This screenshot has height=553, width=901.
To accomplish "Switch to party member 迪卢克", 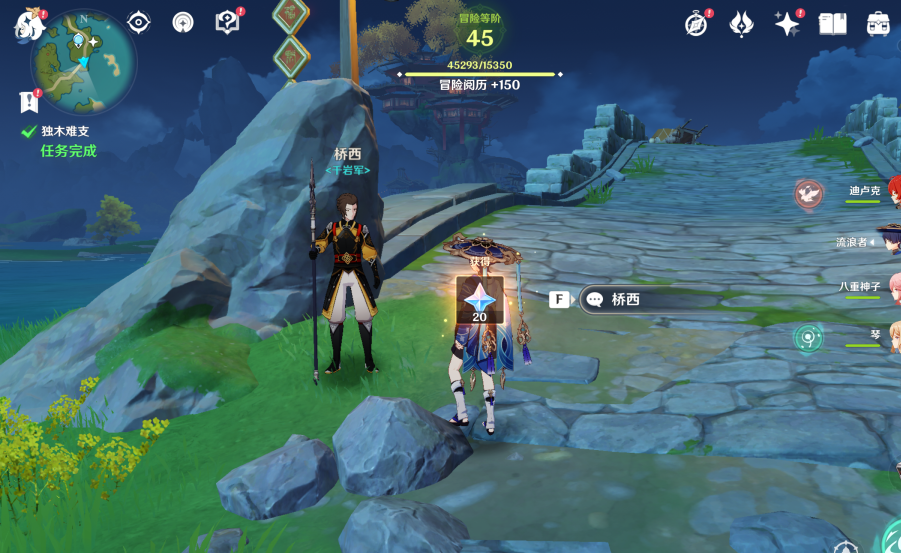I will [865, 191].
